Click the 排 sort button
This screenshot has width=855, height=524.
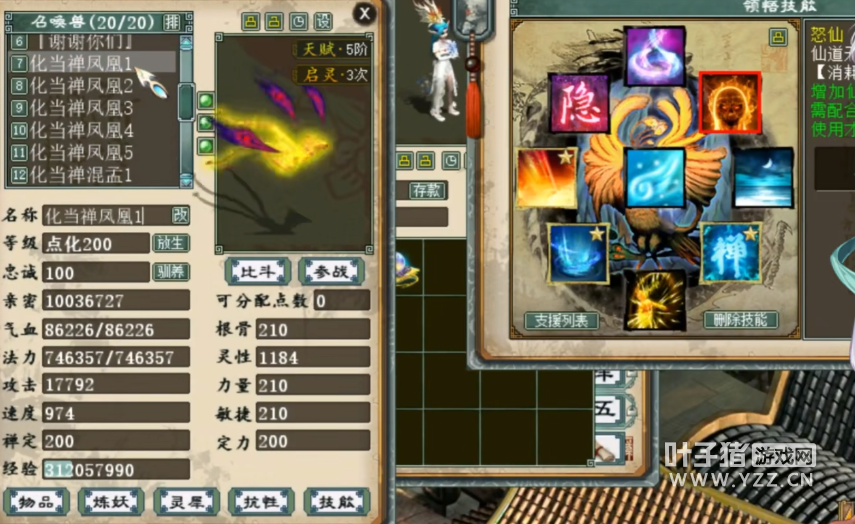click(172, 21)
